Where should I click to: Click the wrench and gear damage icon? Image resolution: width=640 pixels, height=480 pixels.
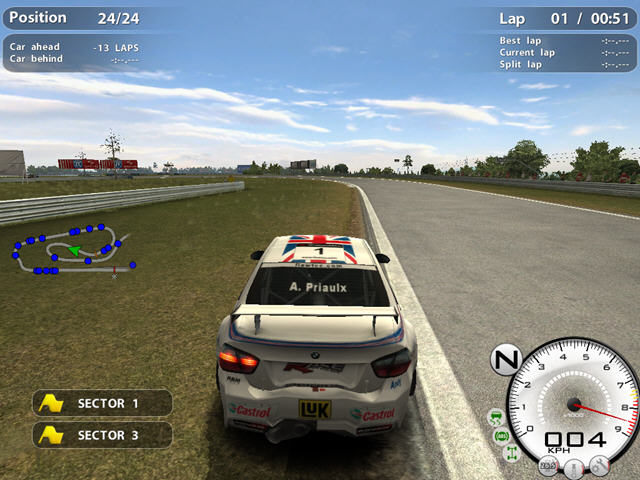point(598,464)
